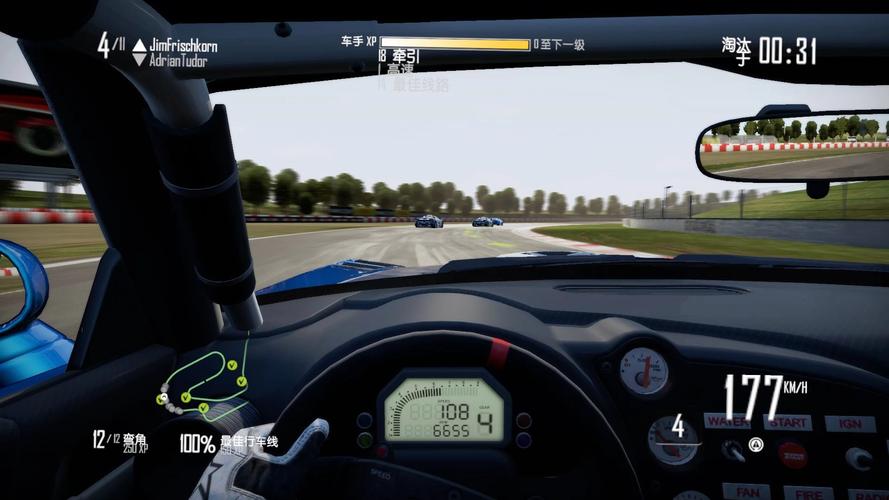Select rival JimFrischkorn in the standings
This screenshot has width=889, height=500.
coord(182,45)
